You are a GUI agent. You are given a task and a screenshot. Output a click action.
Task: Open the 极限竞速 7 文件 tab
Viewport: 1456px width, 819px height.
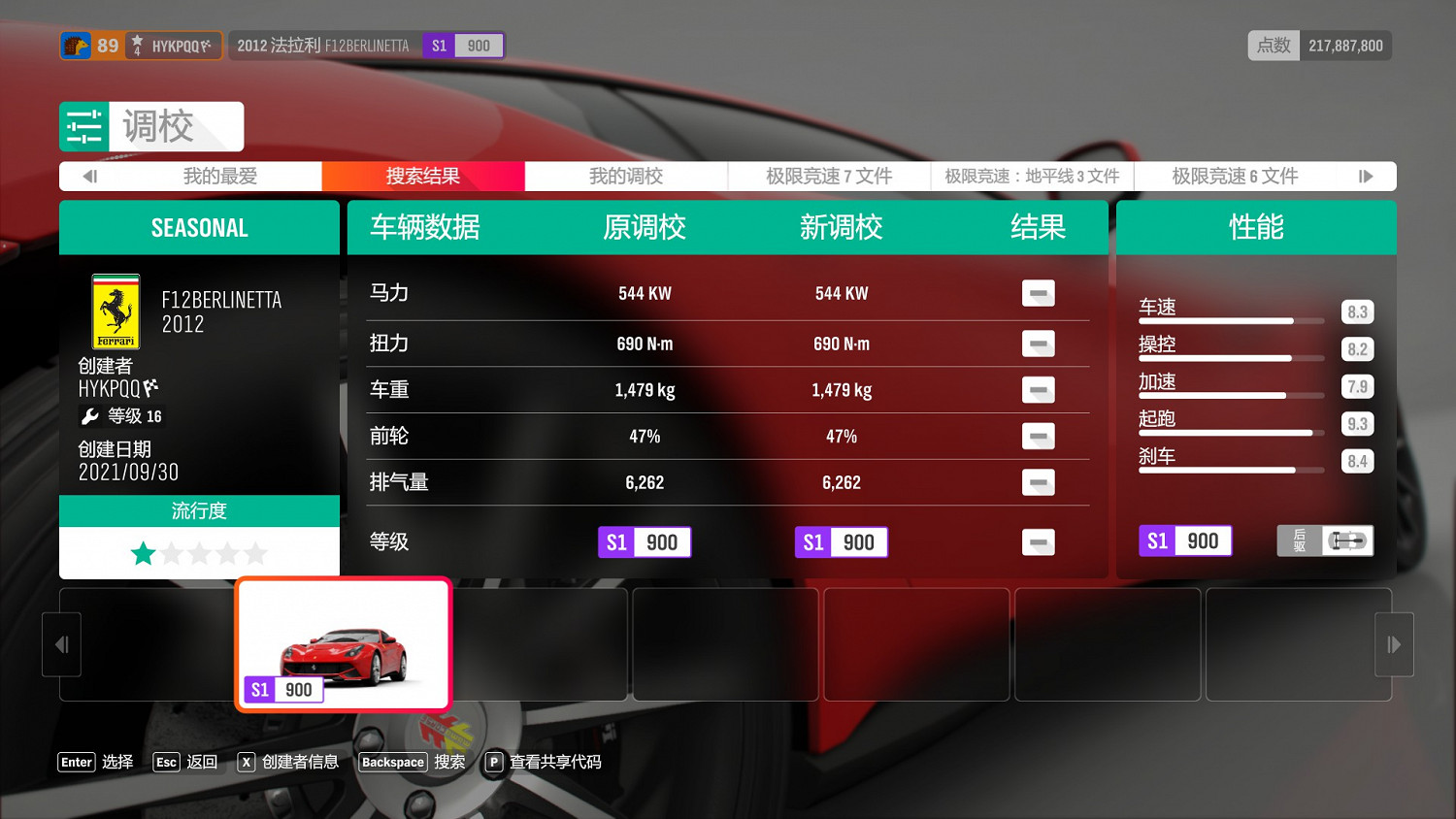coord(827,176)
